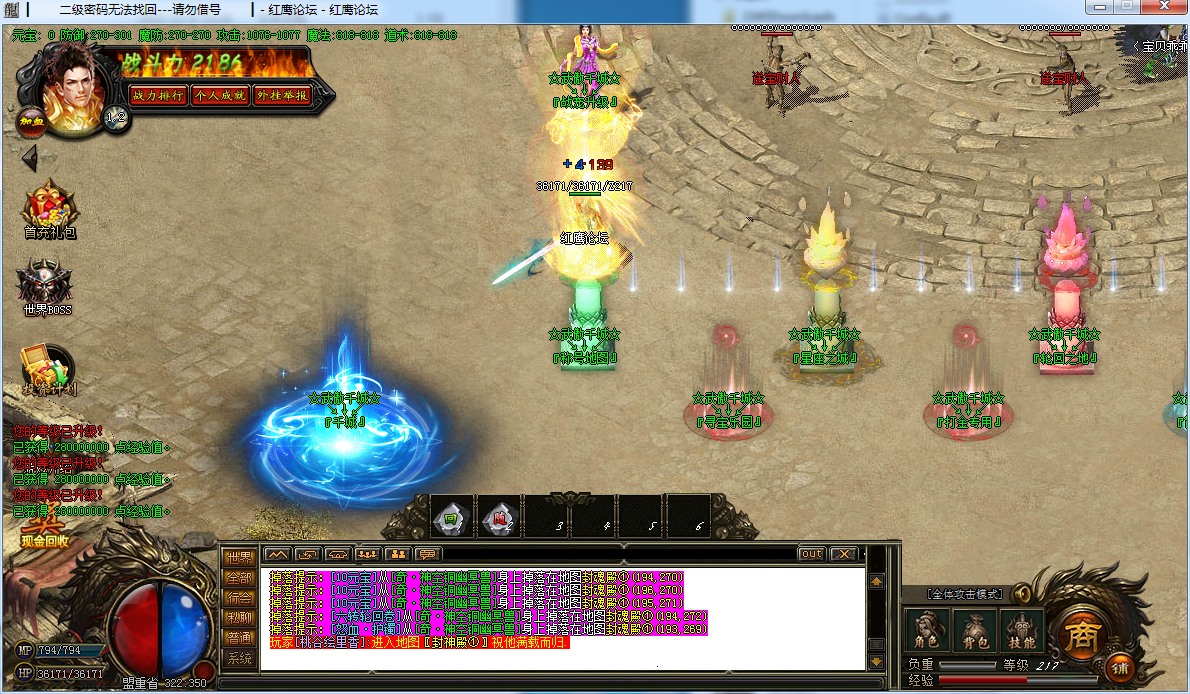Open the 背包 inventory bag
The height and width of the screenshot is (694, 1190).
(x=971, y=630)
